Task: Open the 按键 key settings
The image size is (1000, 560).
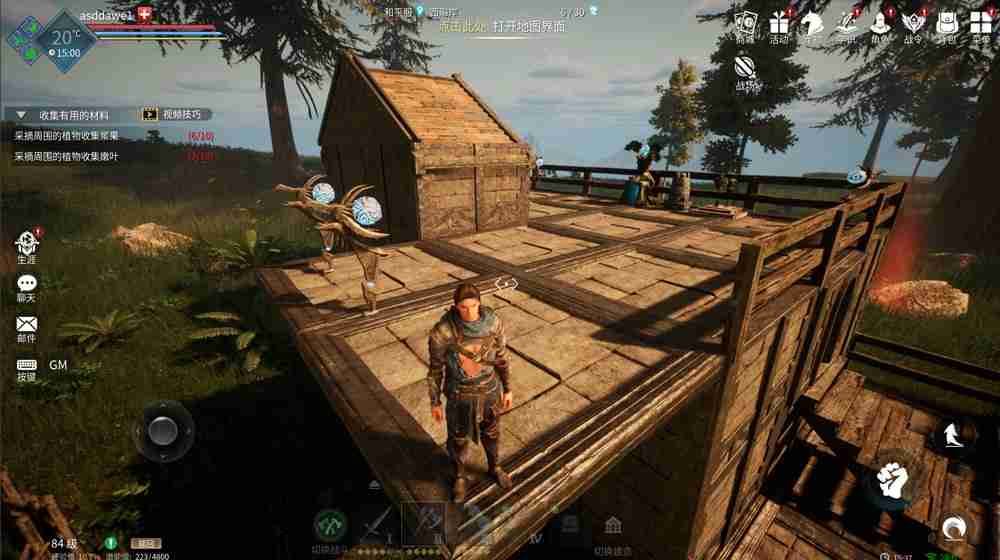Action: tap(26, 366)
